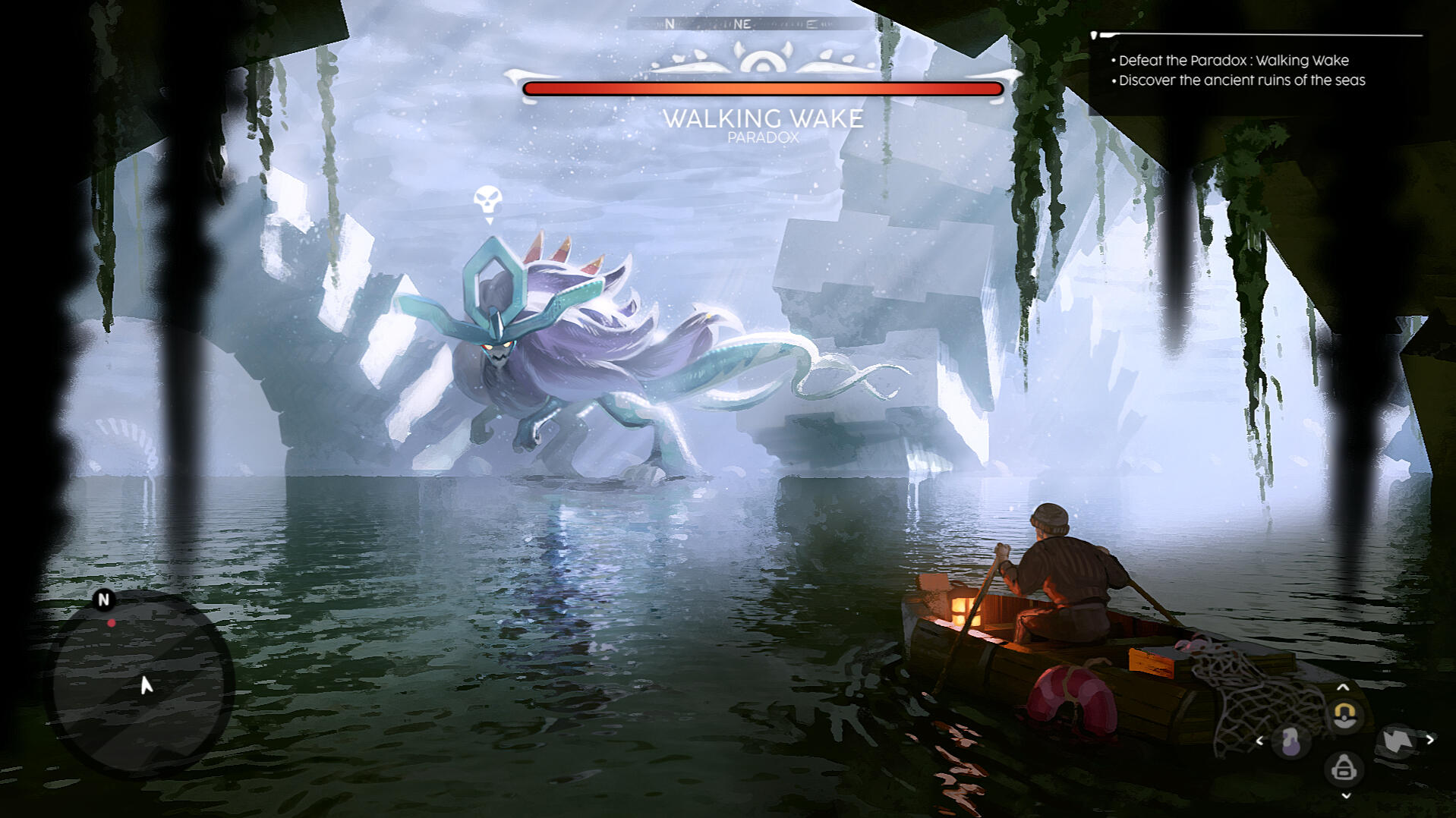
Task: Click the compass strip heading bar
Action: 749,24
